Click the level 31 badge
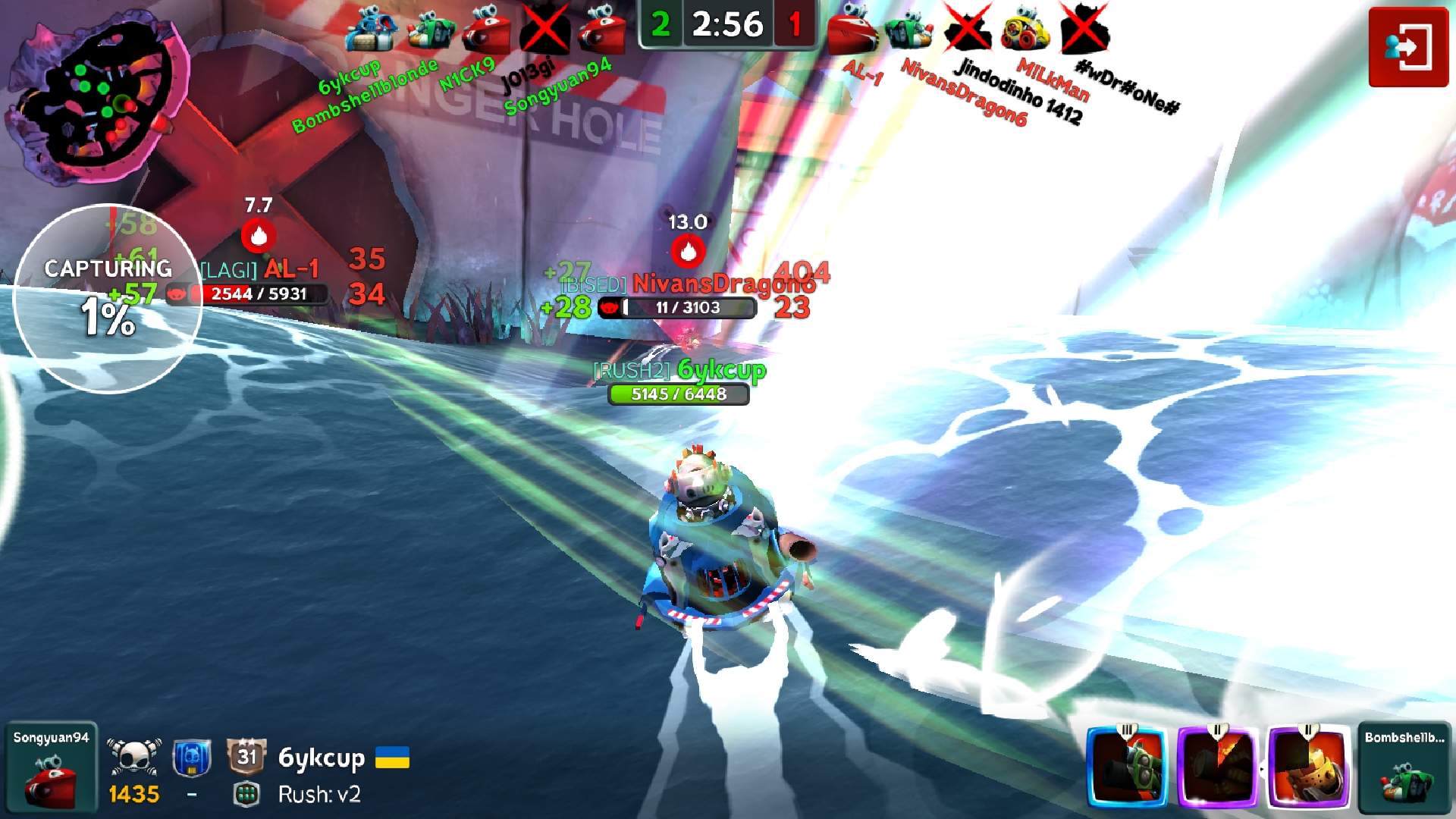 (246, 756)
